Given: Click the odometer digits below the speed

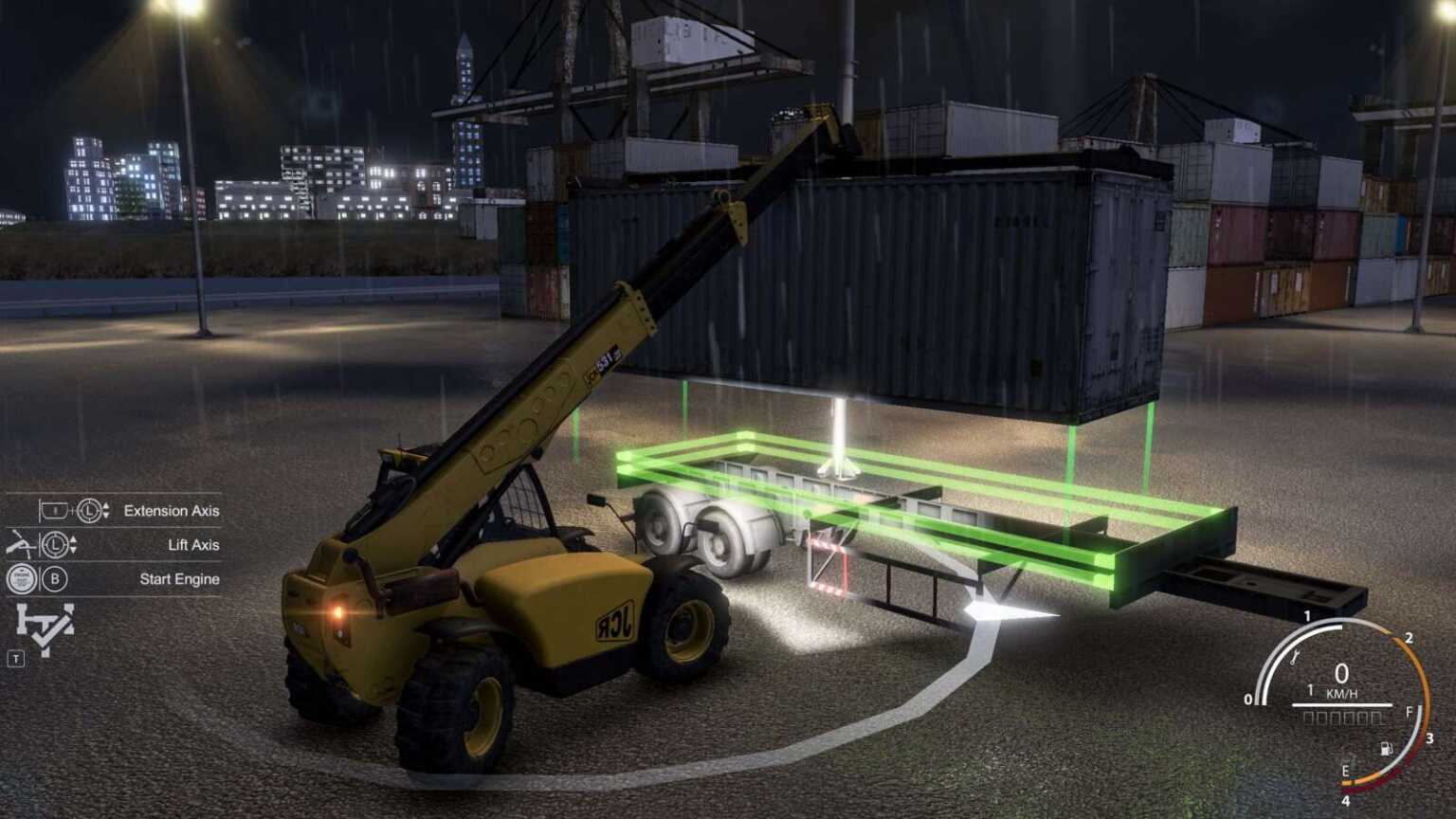Looking at the screenshot, I should (1343, 718).
